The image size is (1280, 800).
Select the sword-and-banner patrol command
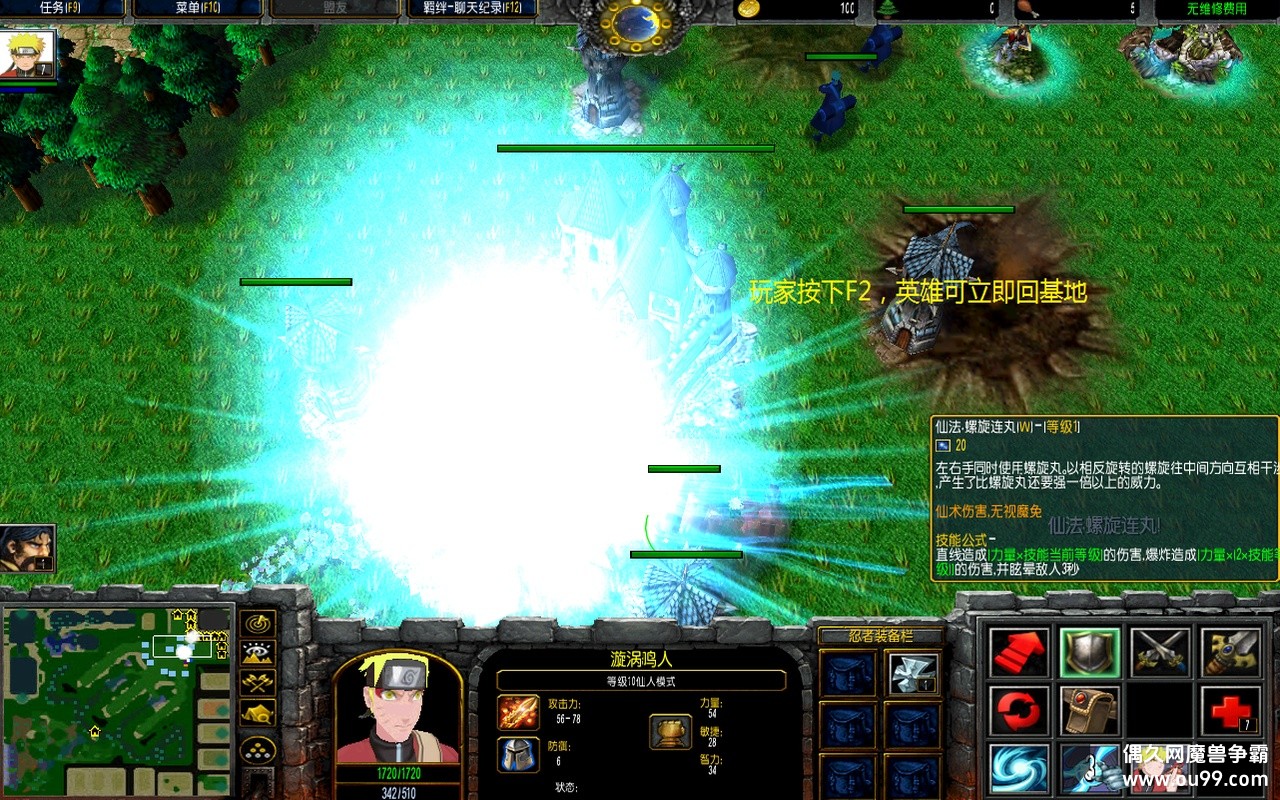(x=1230, y=653)
